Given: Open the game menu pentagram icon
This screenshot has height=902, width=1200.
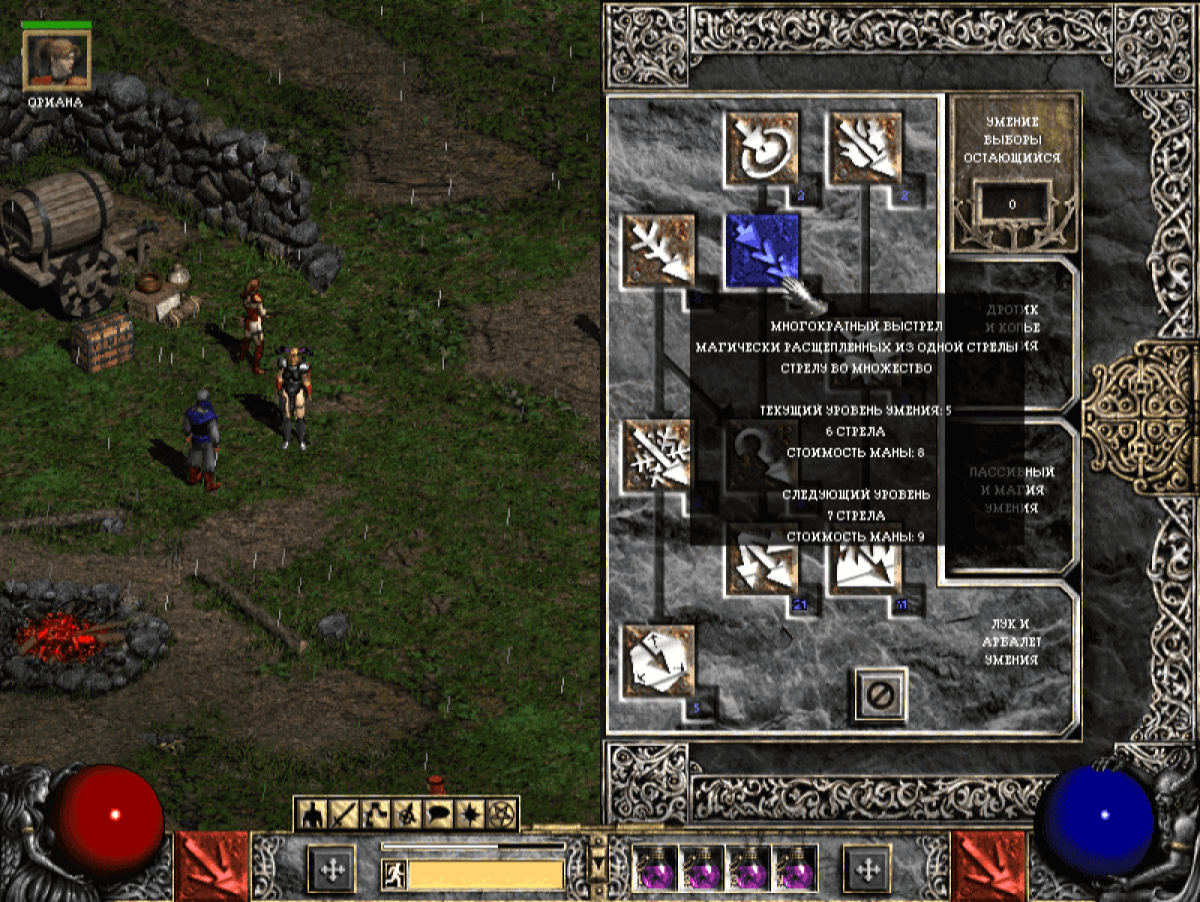Looking at the screenshot, I should coord(499,815).
